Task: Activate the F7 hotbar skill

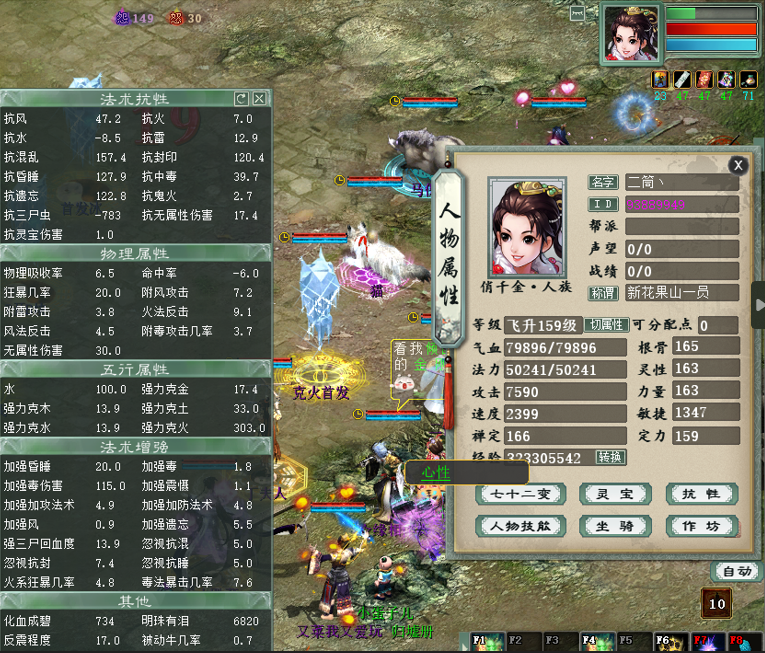Action: (x=703, y=640)
